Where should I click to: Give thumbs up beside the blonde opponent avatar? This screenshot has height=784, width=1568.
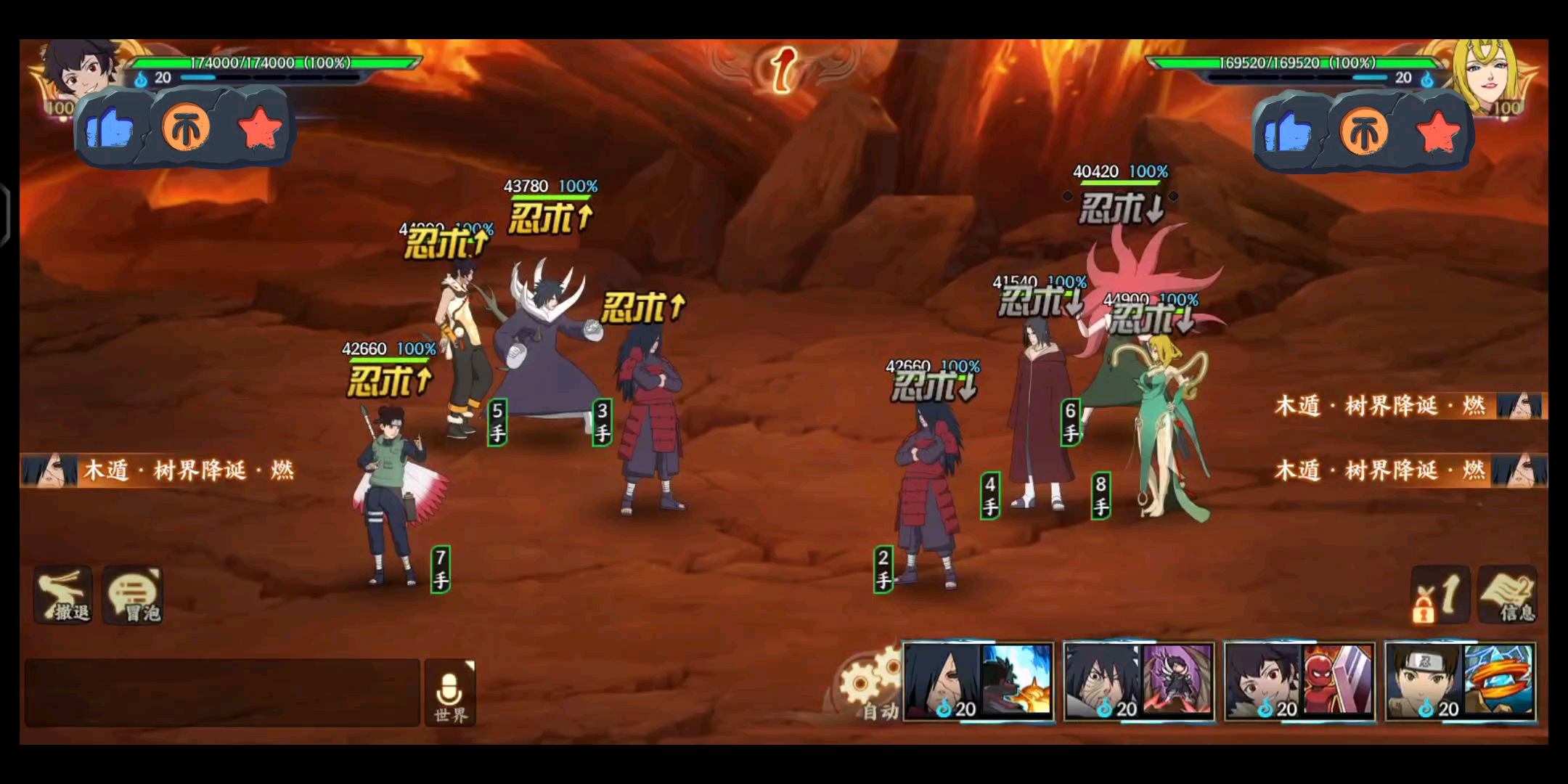click(1287, 133)
